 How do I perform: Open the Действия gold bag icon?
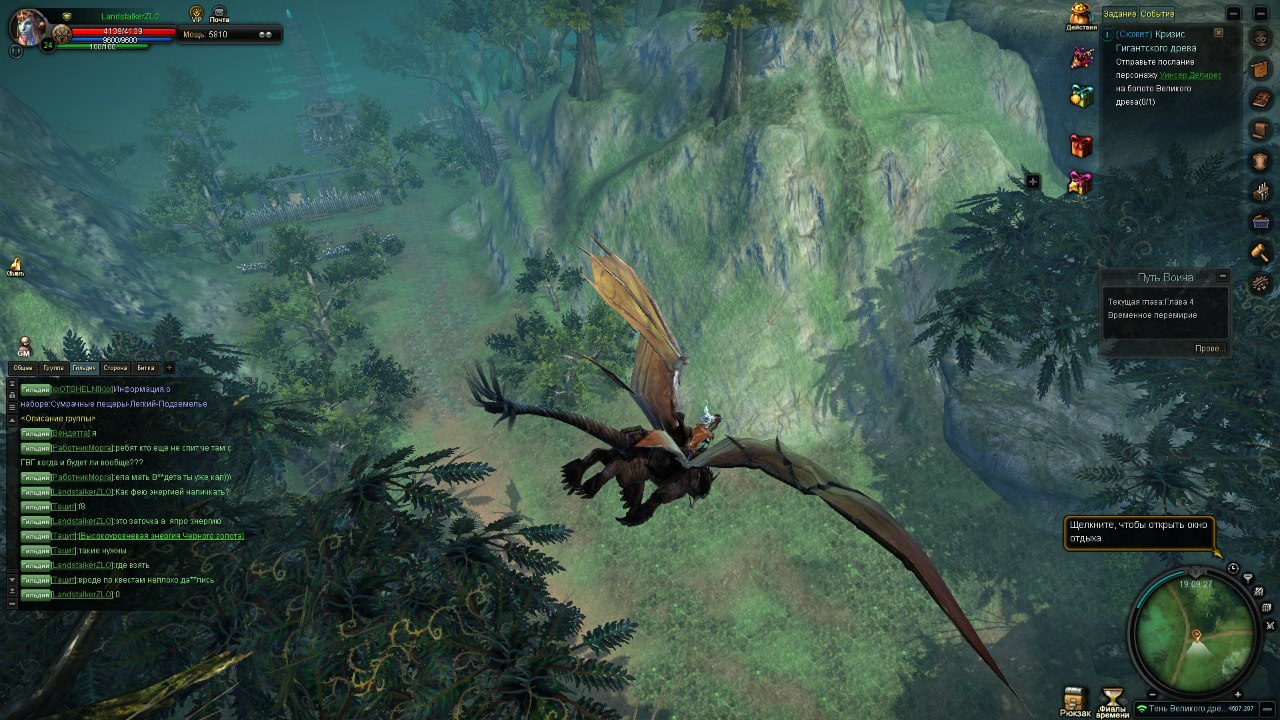pyautogui.click(x=1080, y=16)
